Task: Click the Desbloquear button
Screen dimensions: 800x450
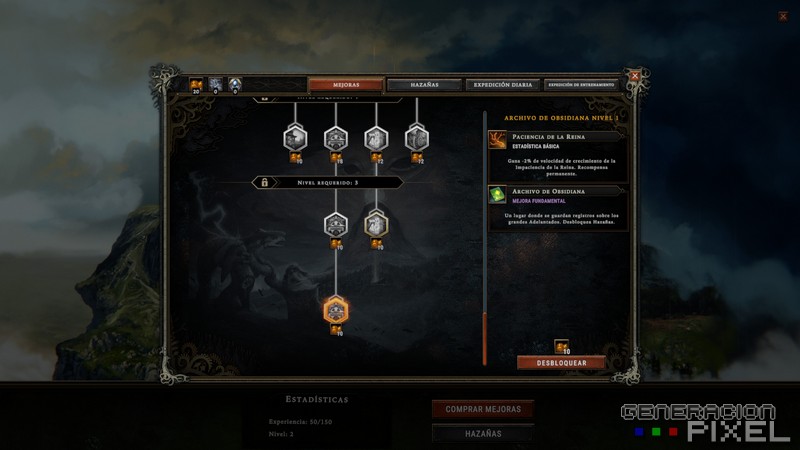Action: [x=561, y=362]
